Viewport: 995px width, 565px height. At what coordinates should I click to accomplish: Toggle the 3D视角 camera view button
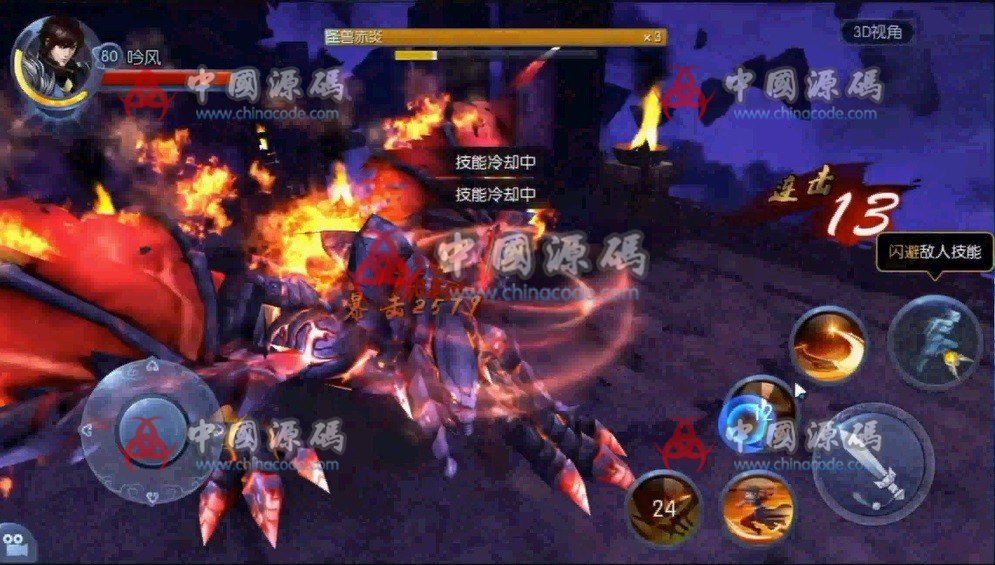[877, 32]
